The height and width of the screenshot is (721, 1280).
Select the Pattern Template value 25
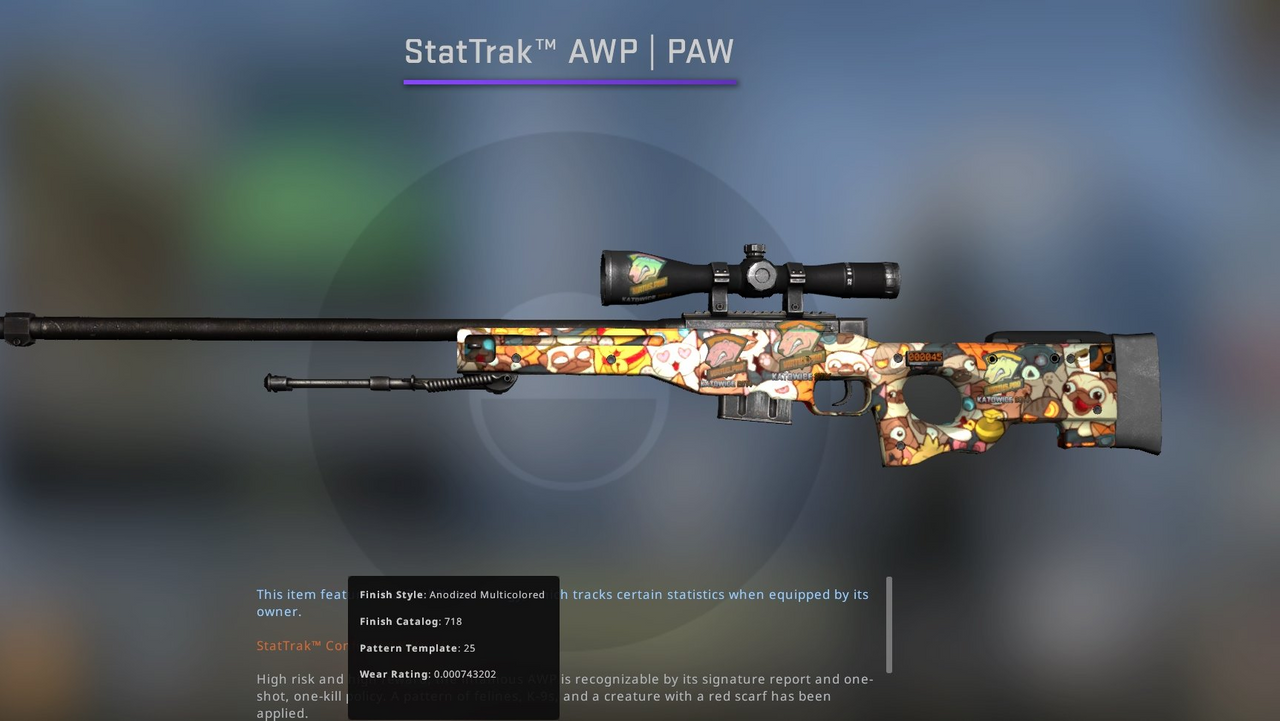[x=469, y=647]
